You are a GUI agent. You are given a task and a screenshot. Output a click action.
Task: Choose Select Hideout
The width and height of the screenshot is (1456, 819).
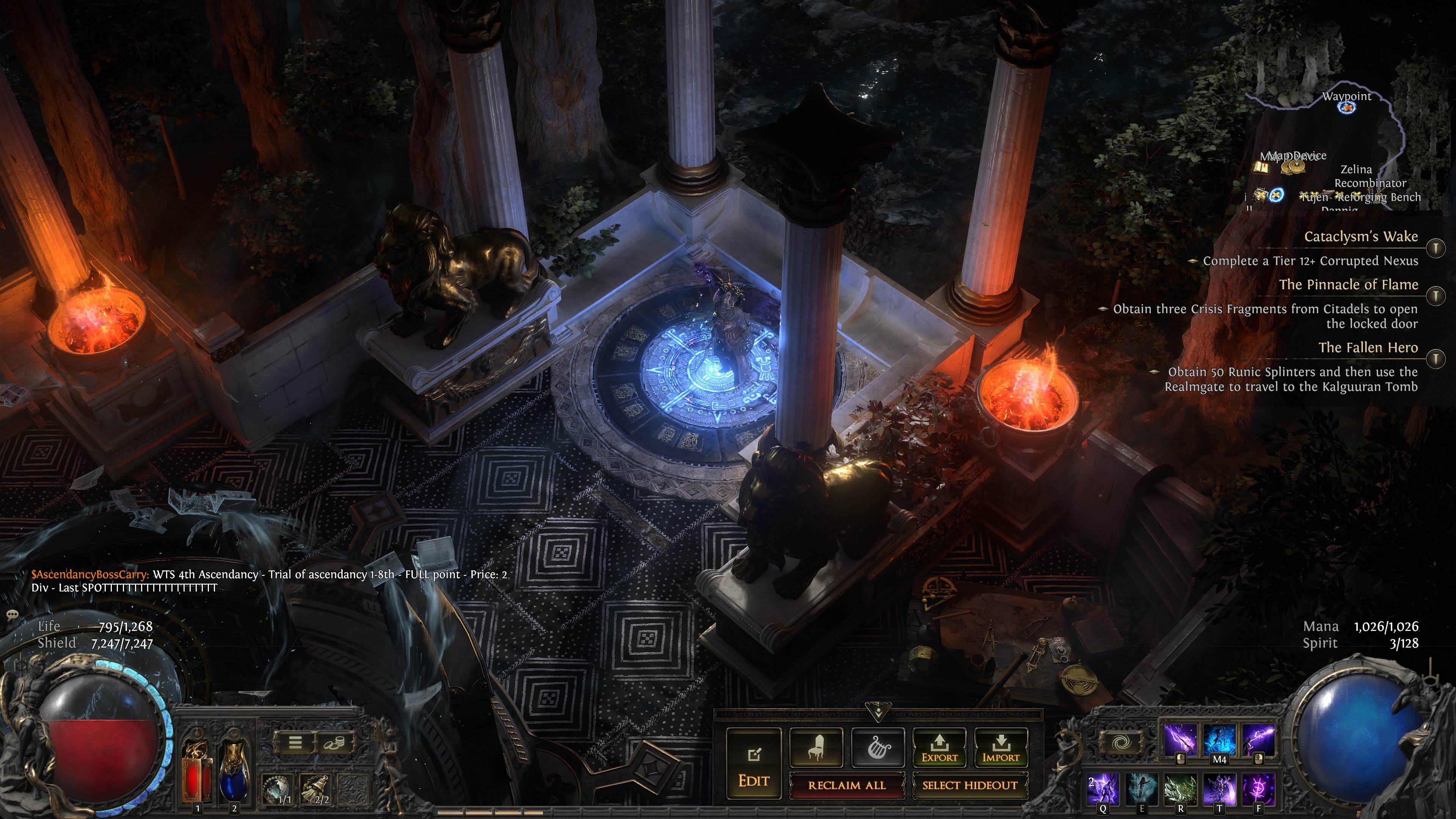[970, 785]
